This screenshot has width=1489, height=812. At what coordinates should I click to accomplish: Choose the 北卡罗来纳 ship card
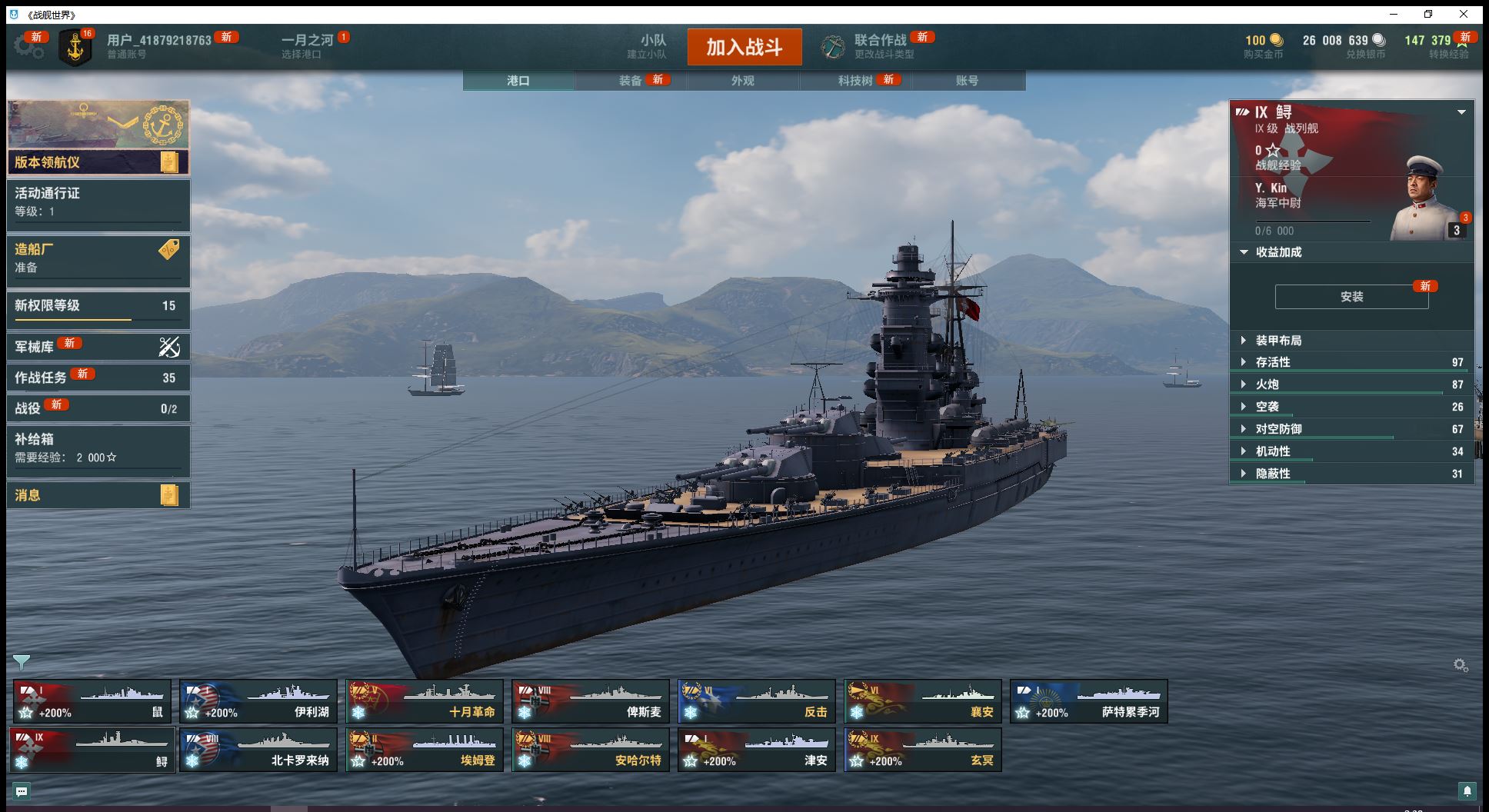pos(258,750)
